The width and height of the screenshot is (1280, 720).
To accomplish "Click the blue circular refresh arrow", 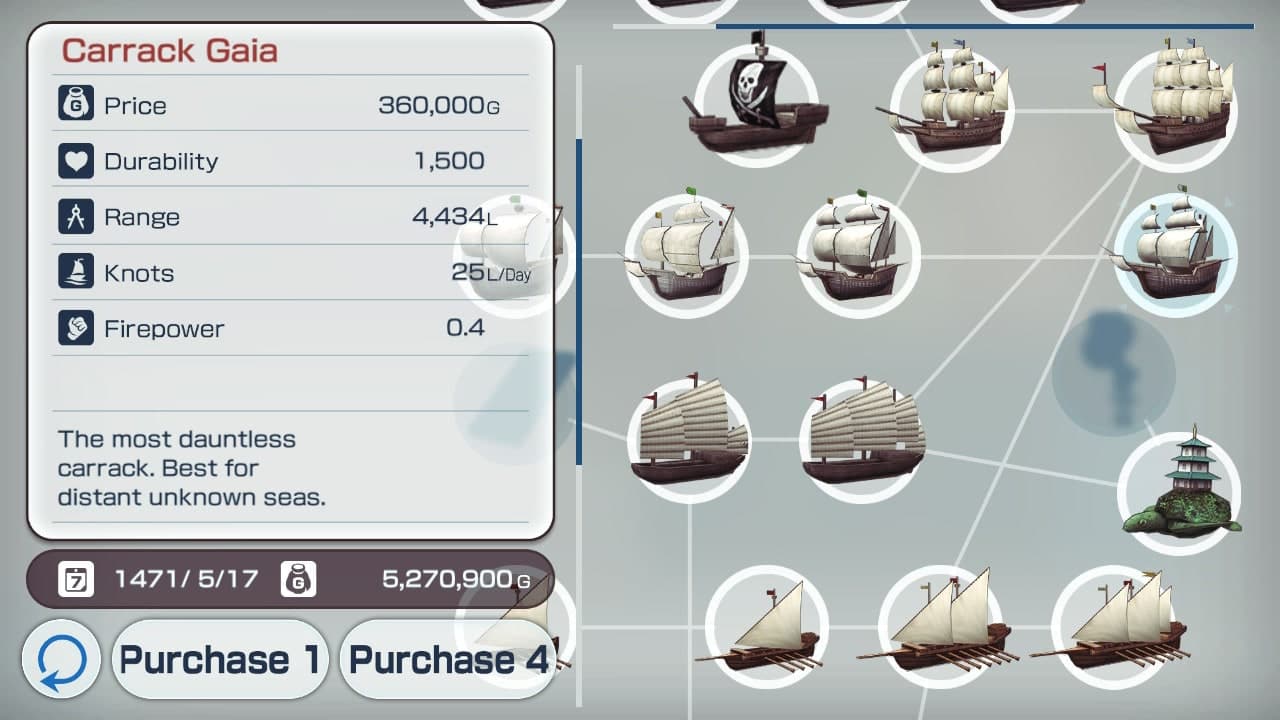I will (62, 659).
